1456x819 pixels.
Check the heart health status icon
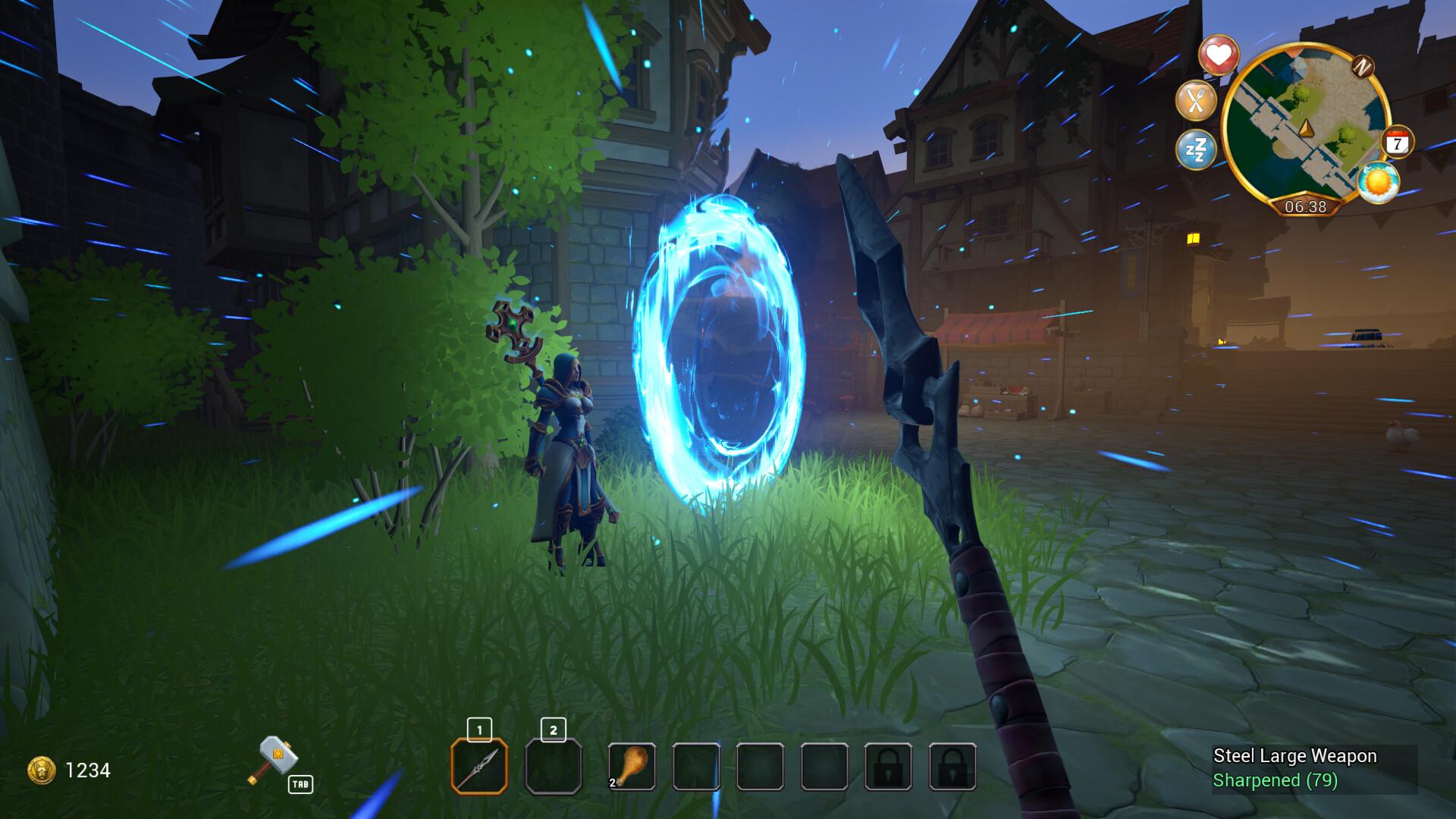pyautogui.click(x=1218, y=55)
